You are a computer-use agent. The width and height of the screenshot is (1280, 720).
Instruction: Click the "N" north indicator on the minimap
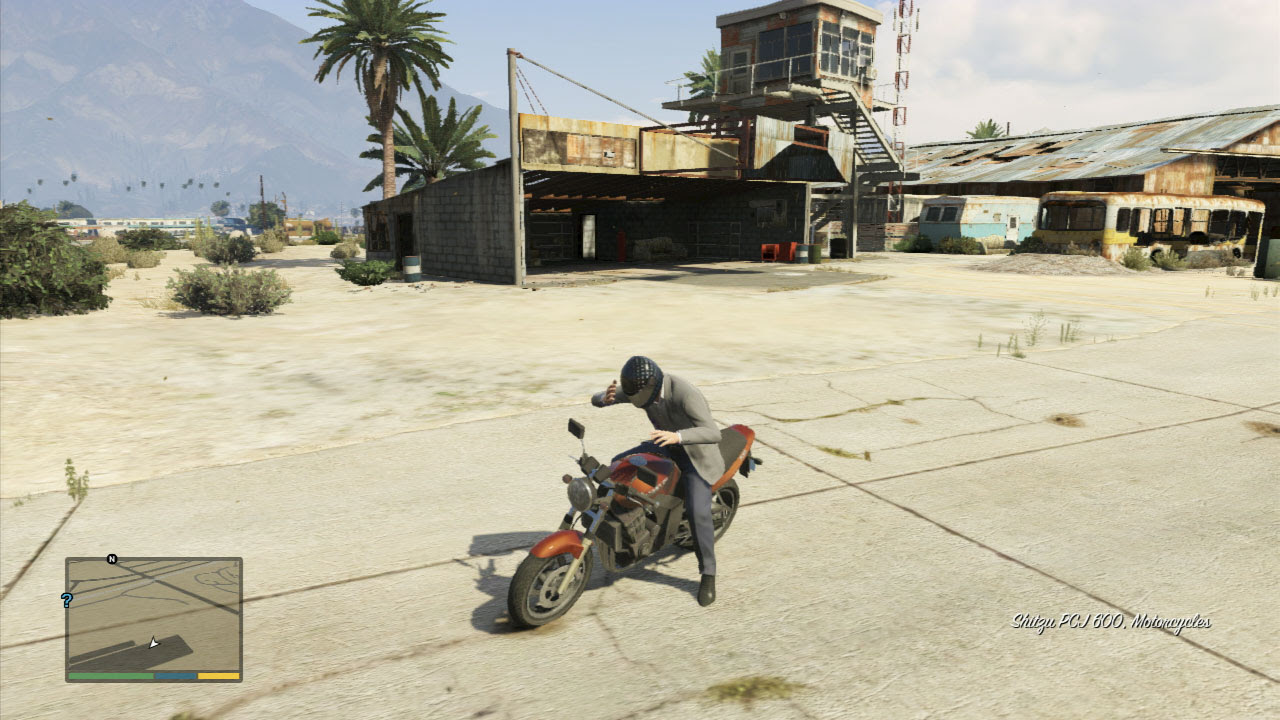112,558
